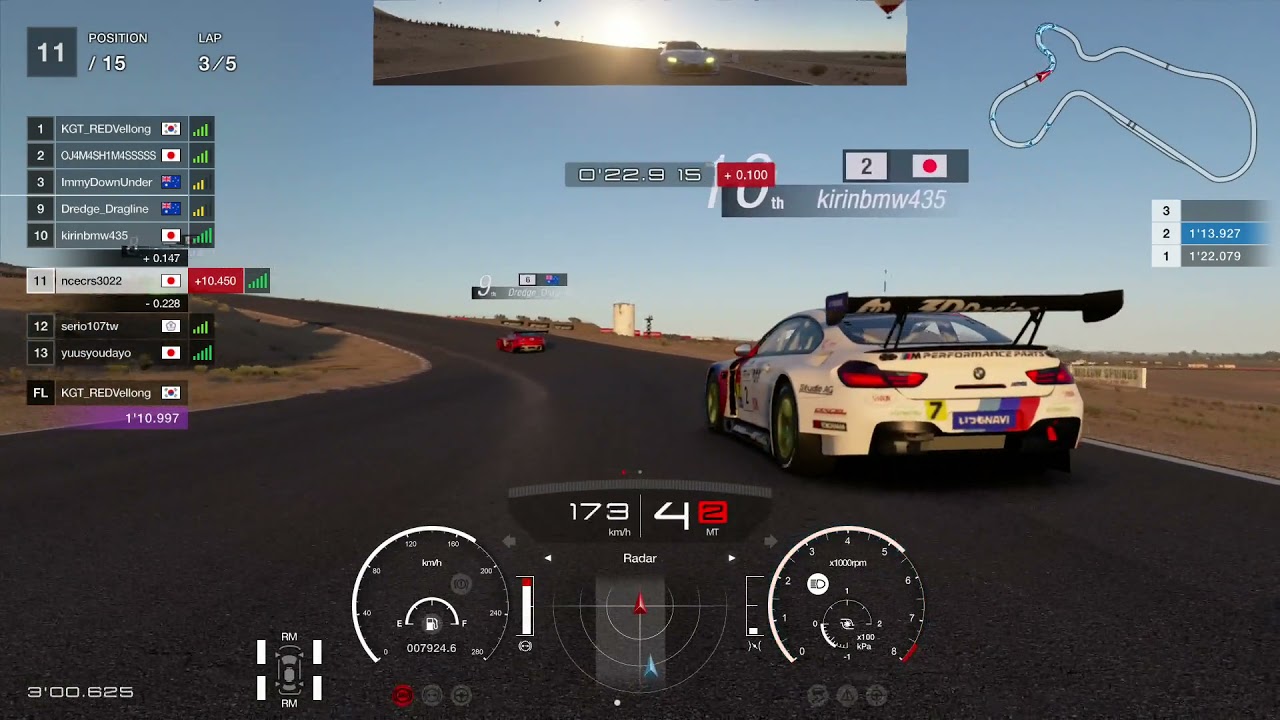Highlight the ncecrs3022 standings row

pos(92,281)
